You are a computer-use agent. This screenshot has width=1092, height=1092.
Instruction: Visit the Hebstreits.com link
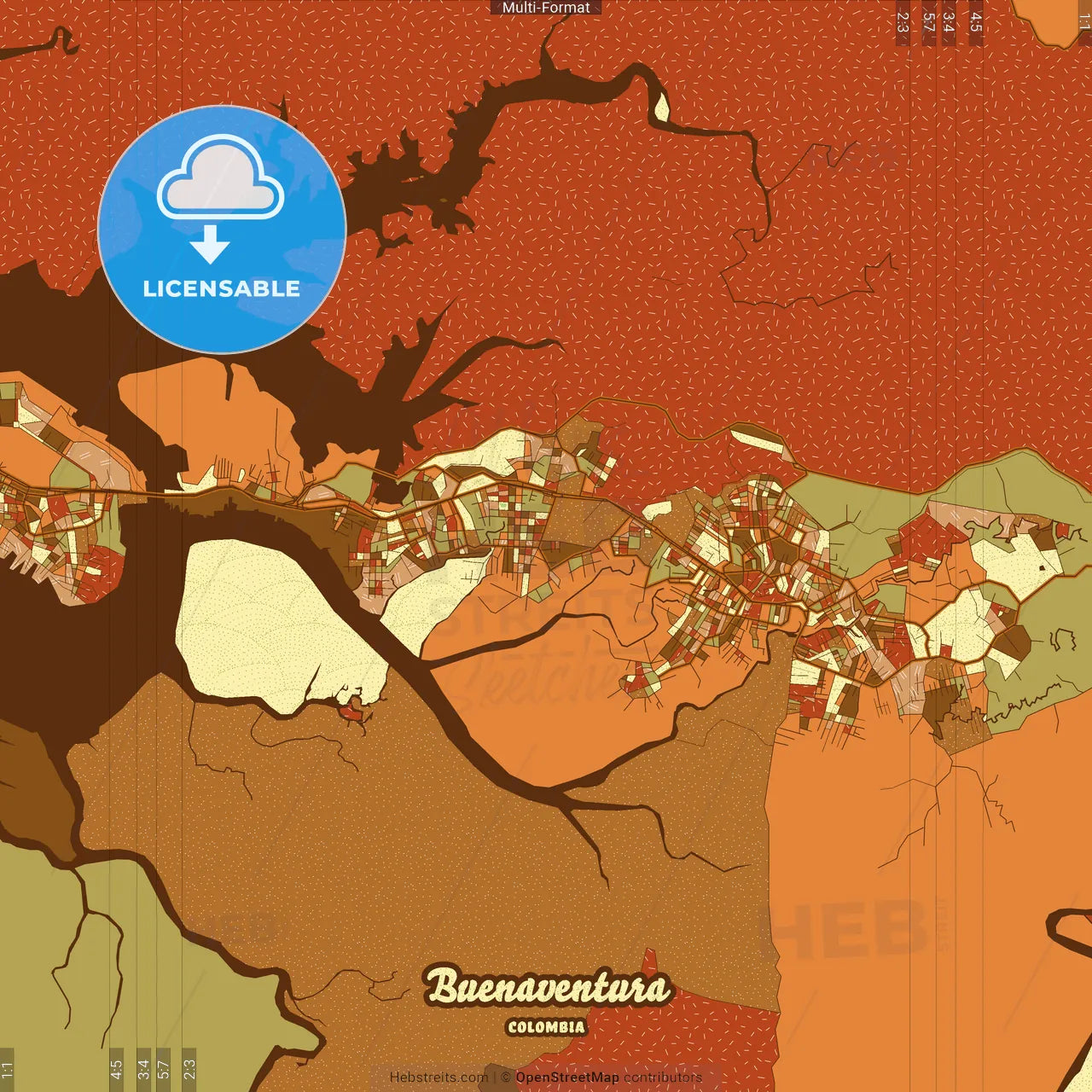(439, 1077)
